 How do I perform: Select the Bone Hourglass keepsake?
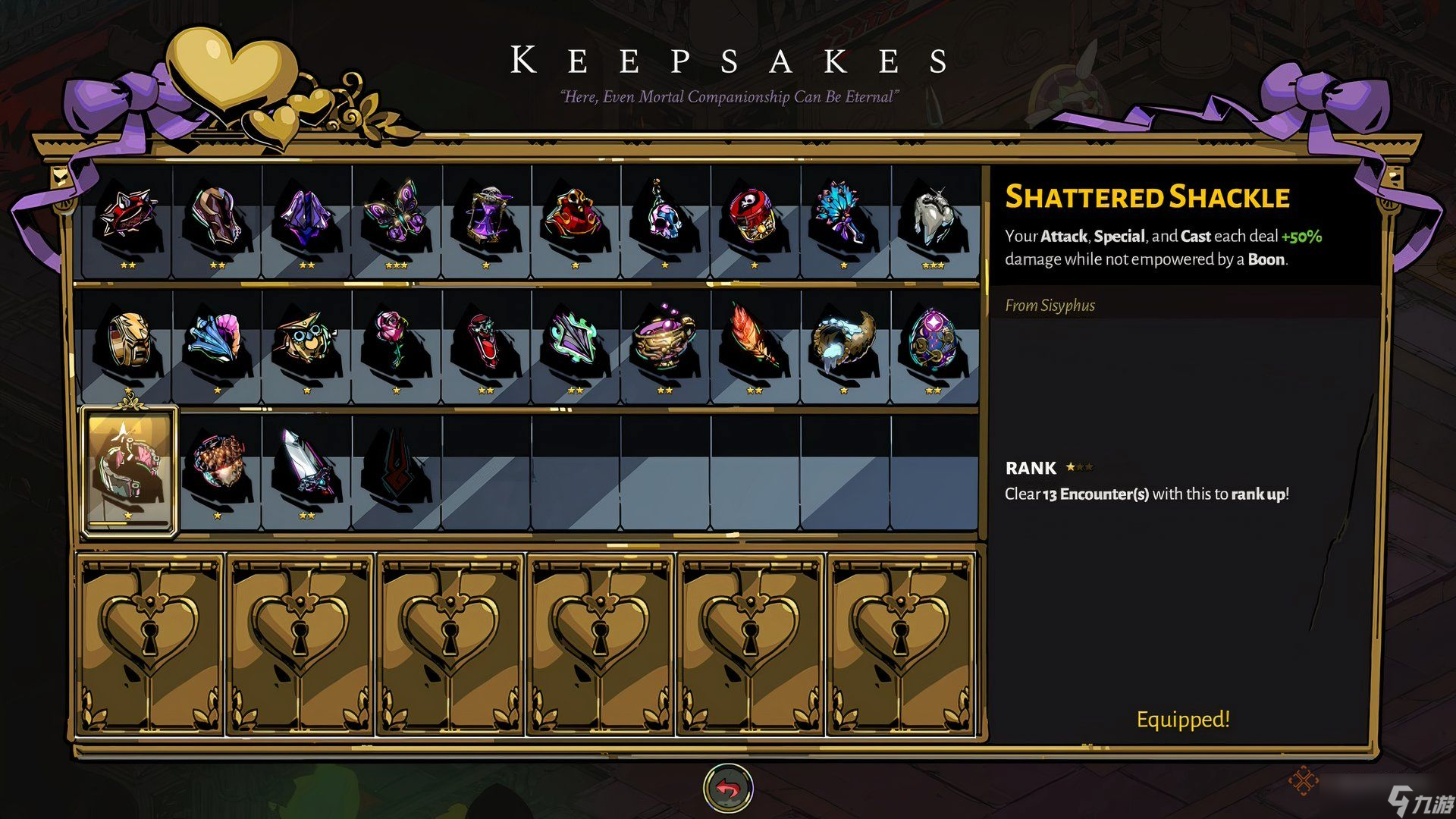tap(486, 216)
